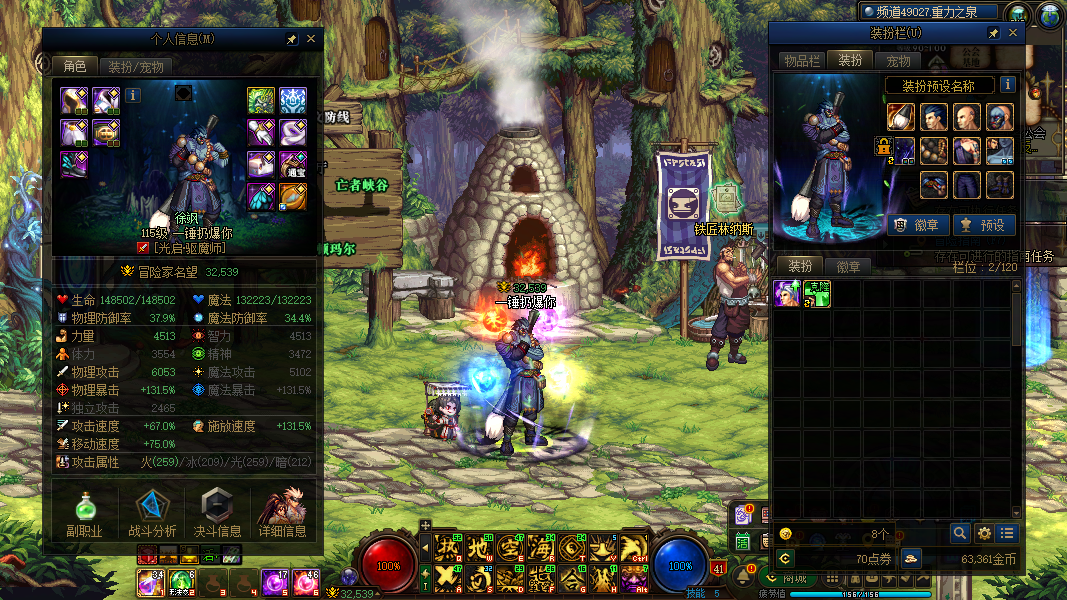Click the 徽章 emblem button below avatar slots
The image size is (1067, 600).
click(917, 225)
